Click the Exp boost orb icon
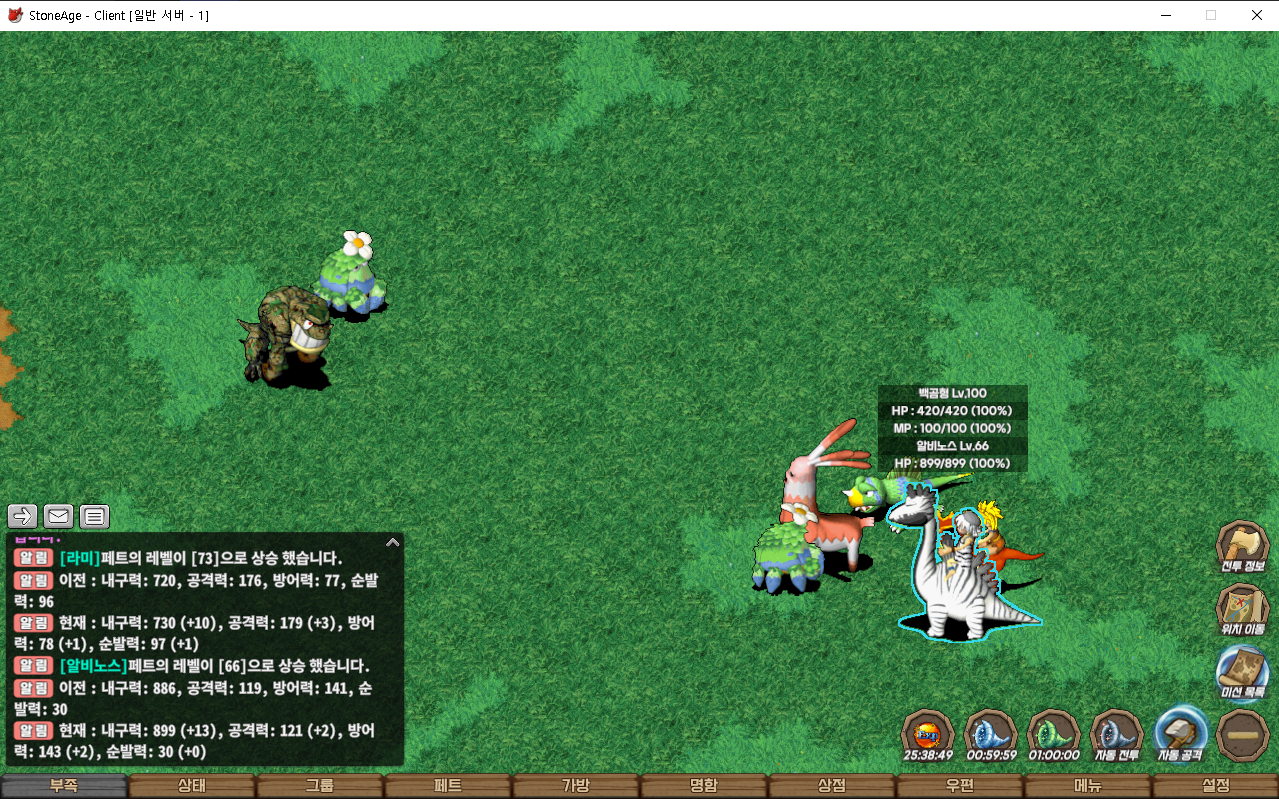This screenshot has height=799, width=1279. coord(927,734)
